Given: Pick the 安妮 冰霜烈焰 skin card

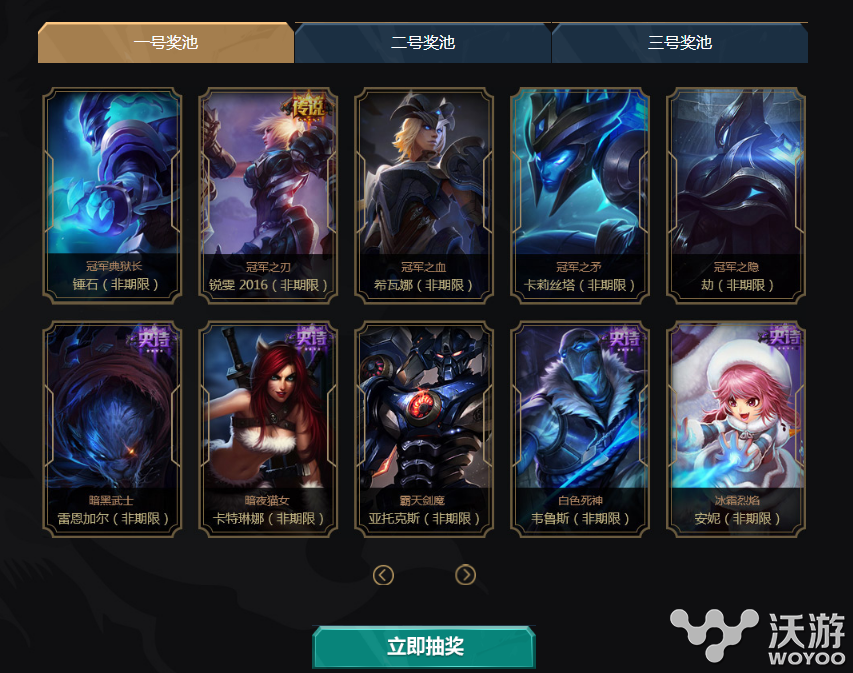Looking at the screenshot, I should pyautogui.click(x=736, y=429).
